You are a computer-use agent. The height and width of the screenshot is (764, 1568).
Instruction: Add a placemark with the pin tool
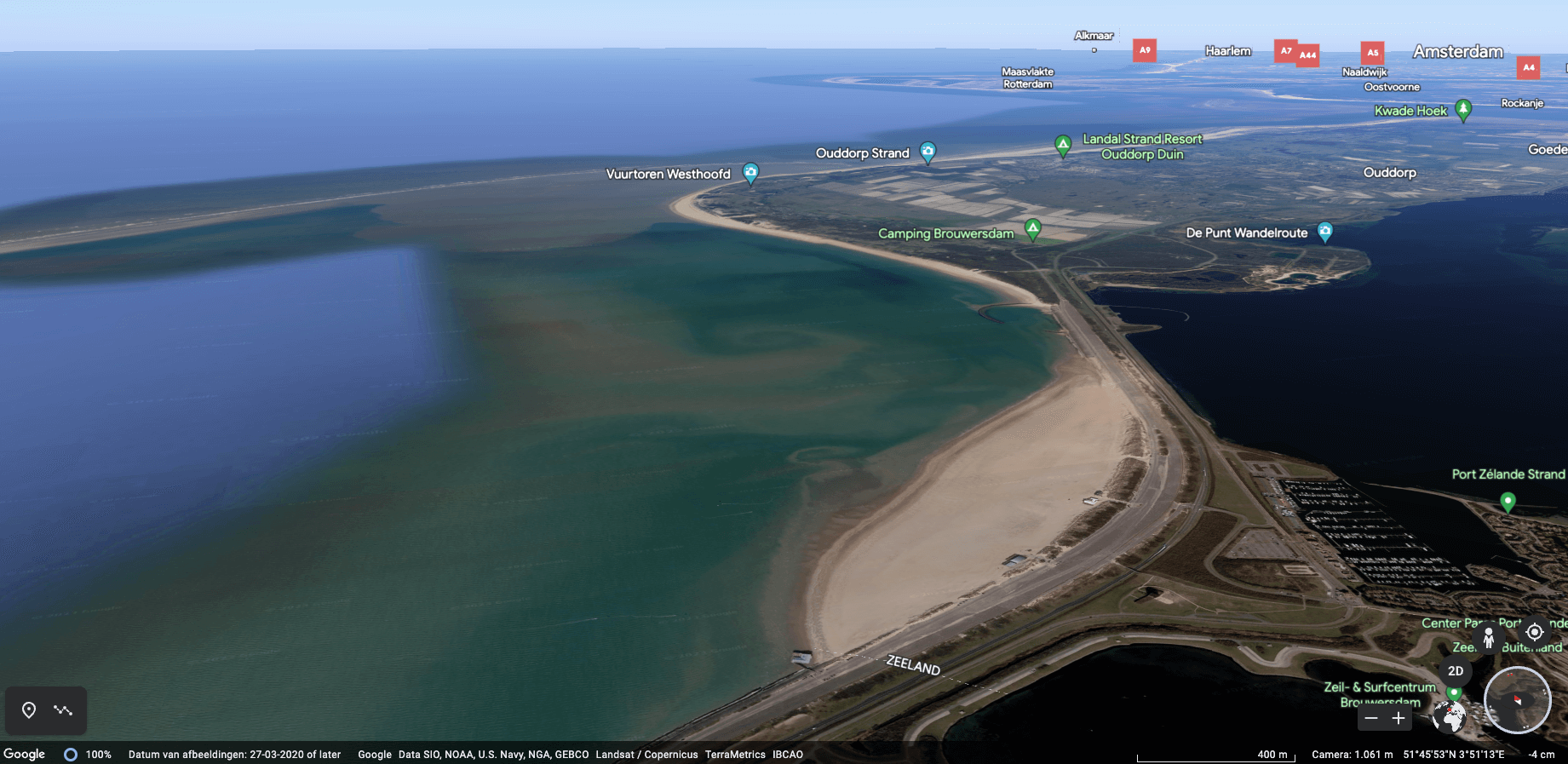[28, 709]
